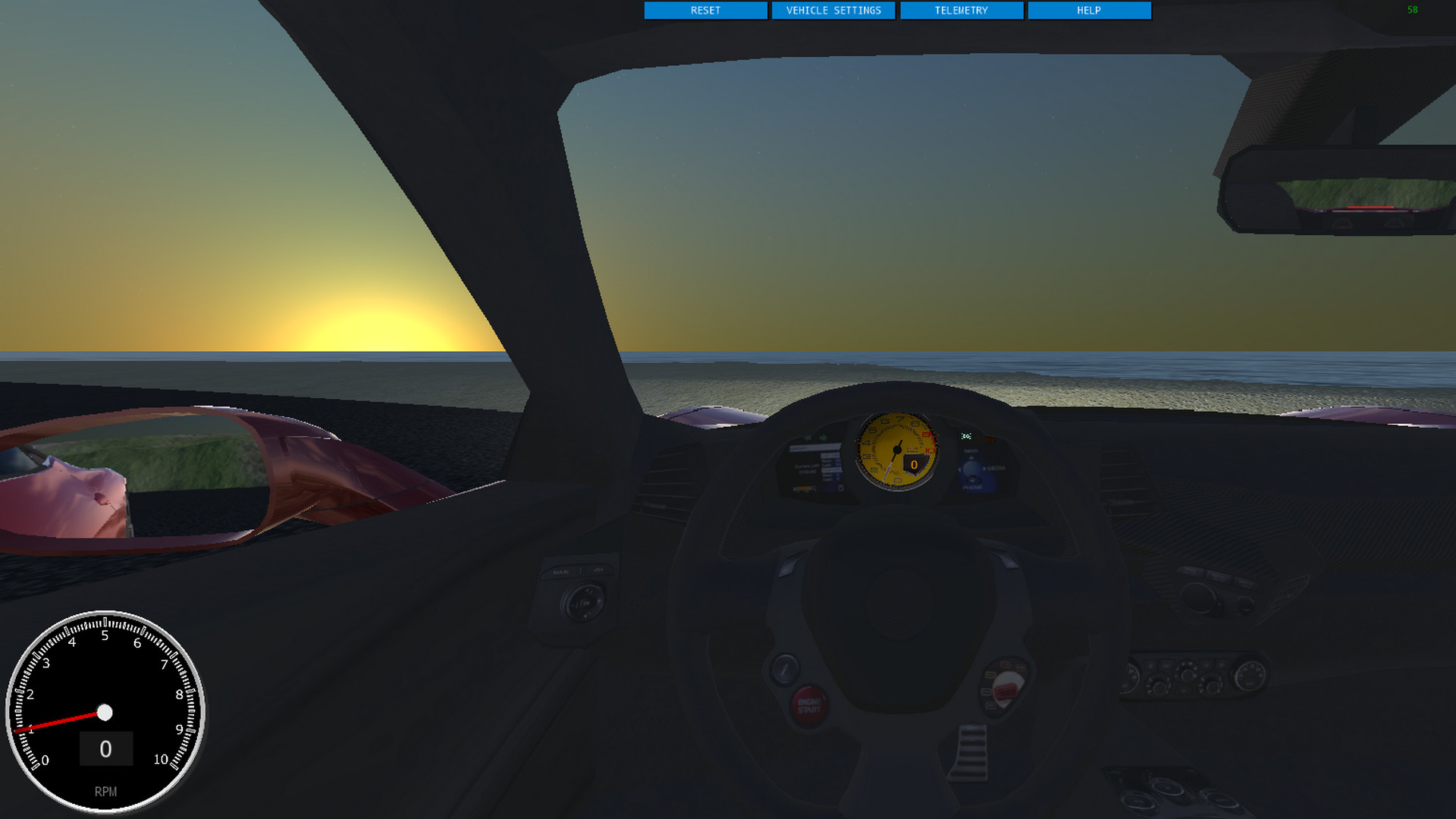Toggle the PSA switch beside MAIN
Image resolution: width=1456 pixels, height=819 pixels.
coord(600,570)
